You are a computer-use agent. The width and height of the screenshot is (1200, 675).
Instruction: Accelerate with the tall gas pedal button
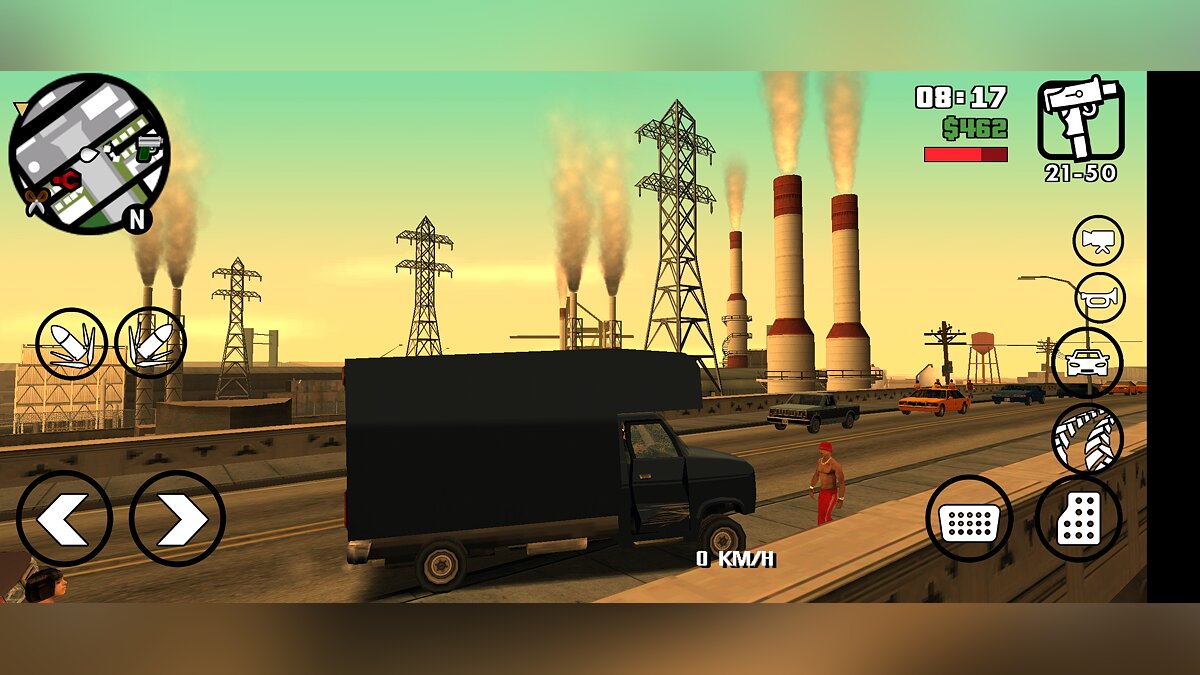[1078, 518]
